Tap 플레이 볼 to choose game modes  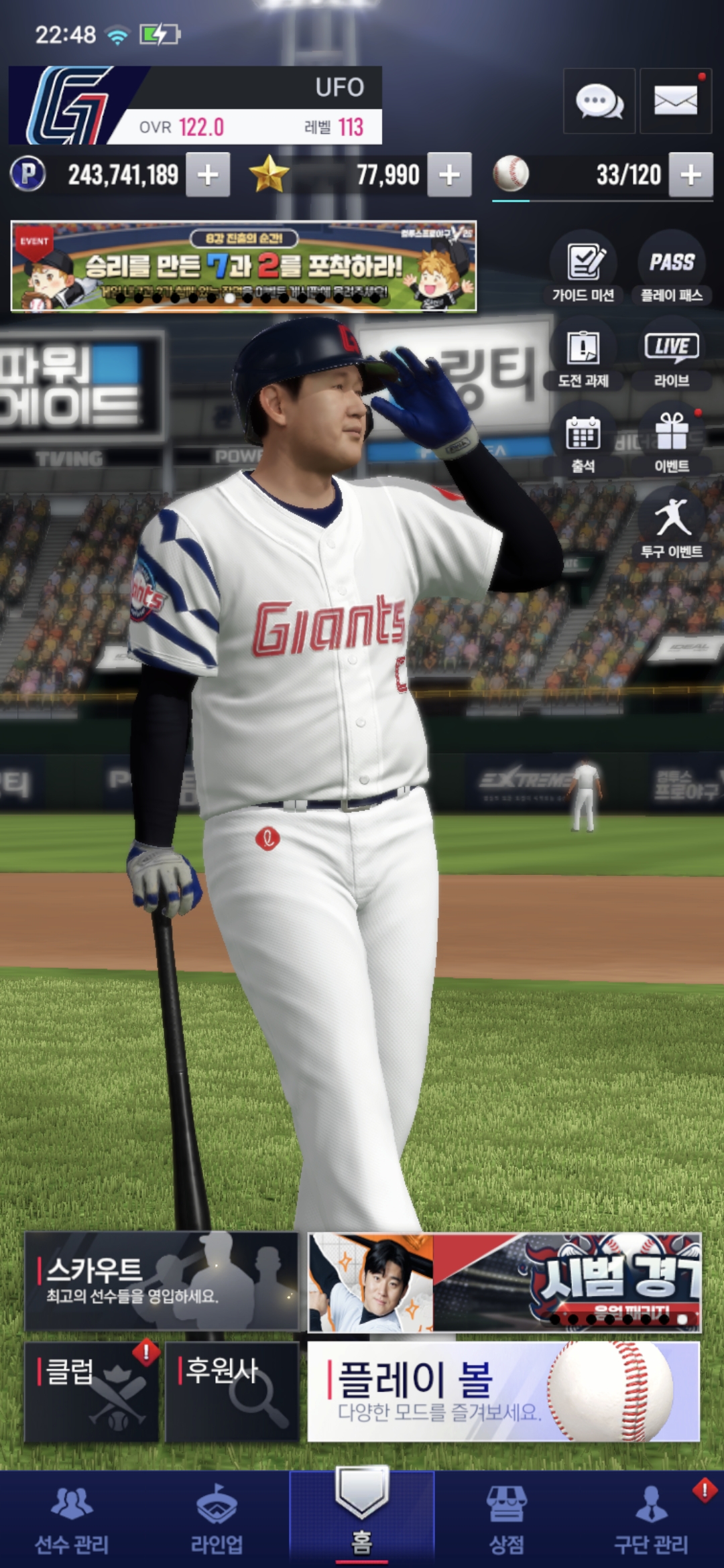503,1392
